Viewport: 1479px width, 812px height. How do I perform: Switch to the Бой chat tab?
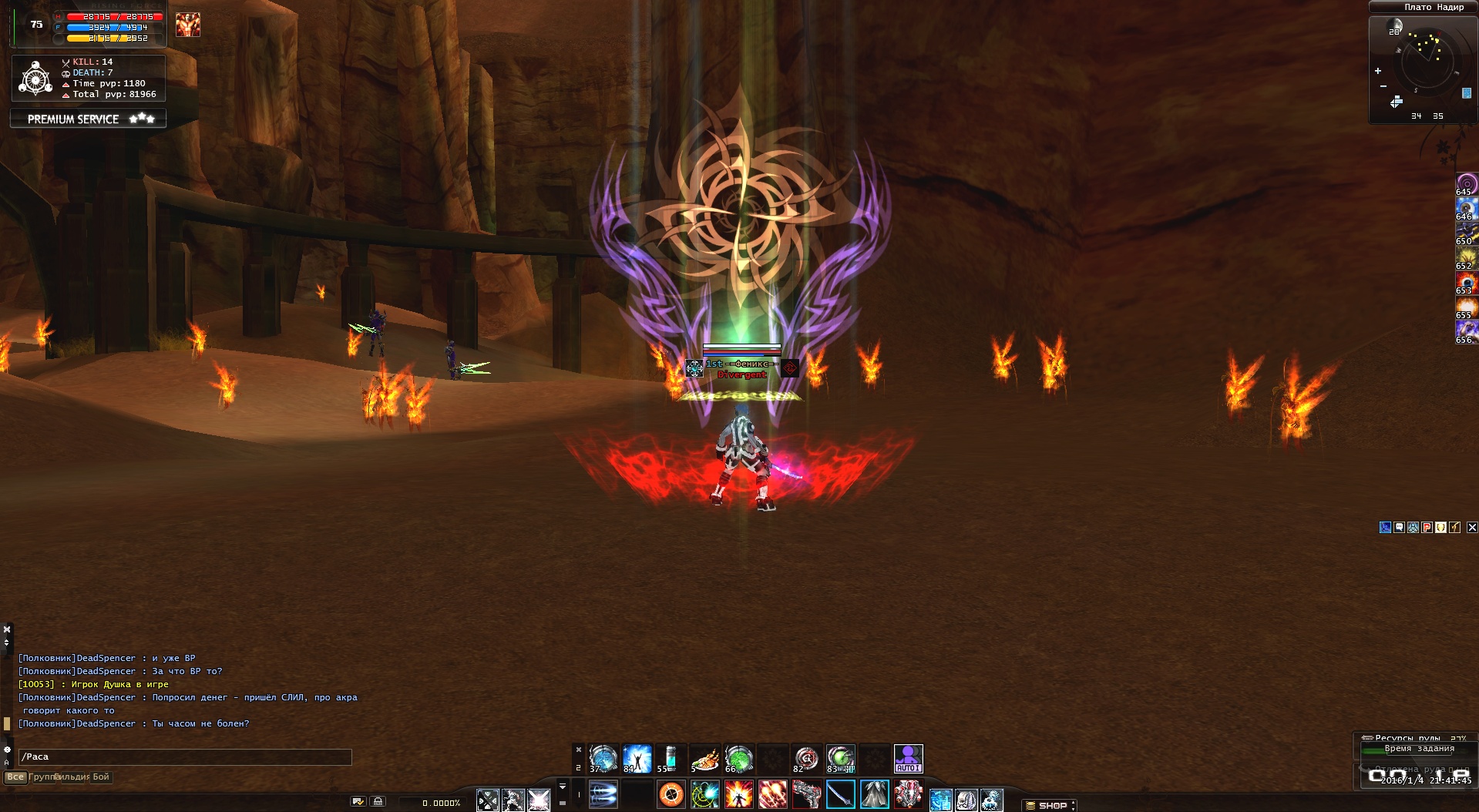coord(101,777)
